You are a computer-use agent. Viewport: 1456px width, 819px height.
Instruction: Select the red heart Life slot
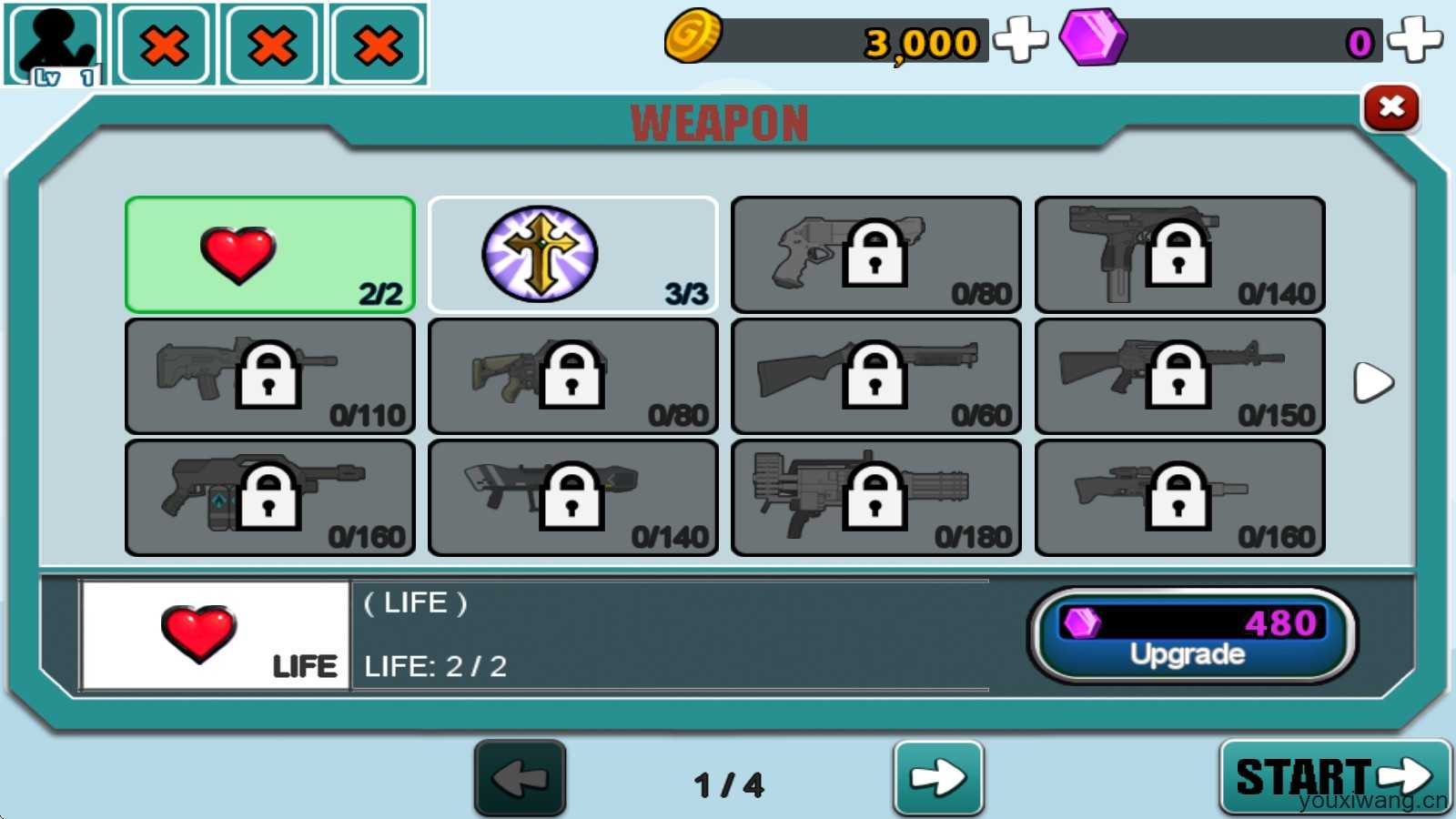(x=270, y=255)
